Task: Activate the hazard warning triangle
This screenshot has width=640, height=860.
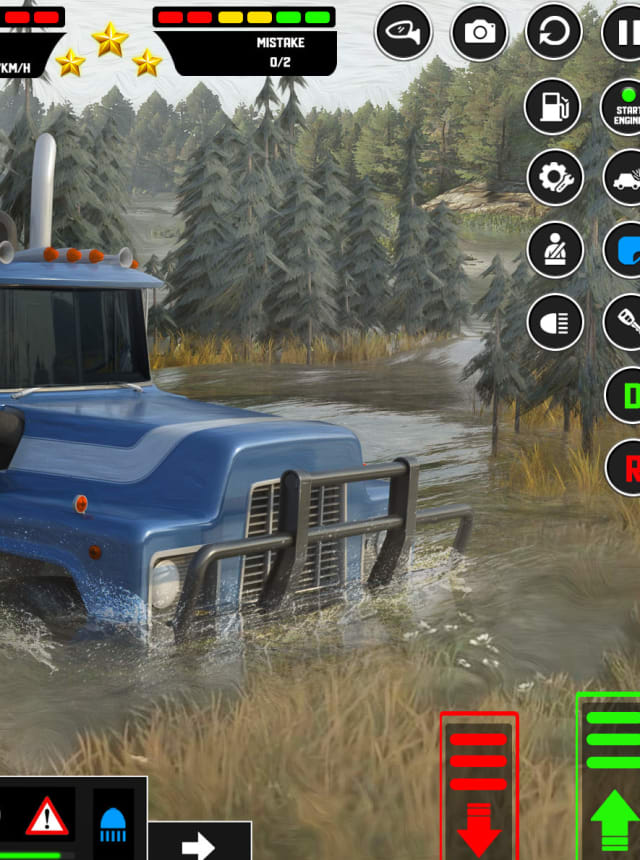Action: tap(46, 816)
